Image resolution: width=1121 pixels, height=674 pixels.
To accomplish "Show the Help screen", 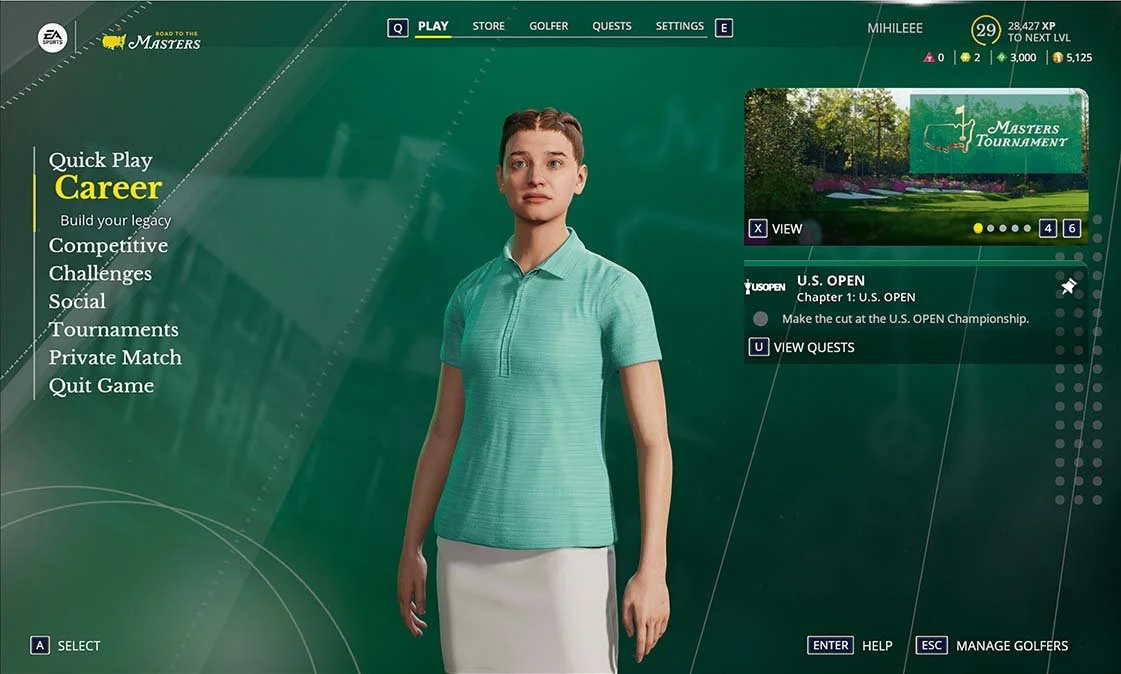I will [876, 645].
